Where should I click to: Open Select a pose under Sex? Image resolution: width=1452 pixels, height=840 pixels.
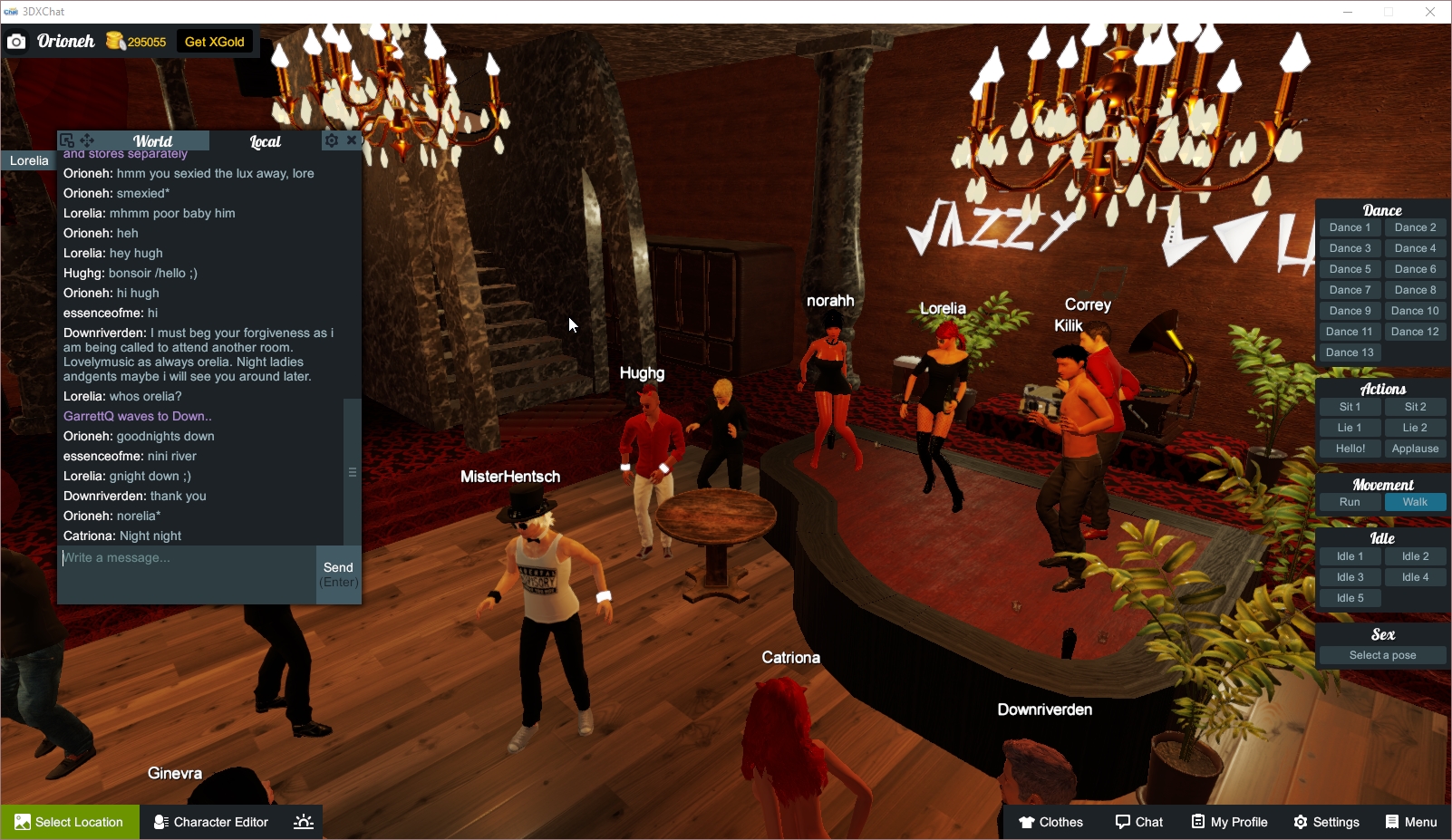[1381, 654]
